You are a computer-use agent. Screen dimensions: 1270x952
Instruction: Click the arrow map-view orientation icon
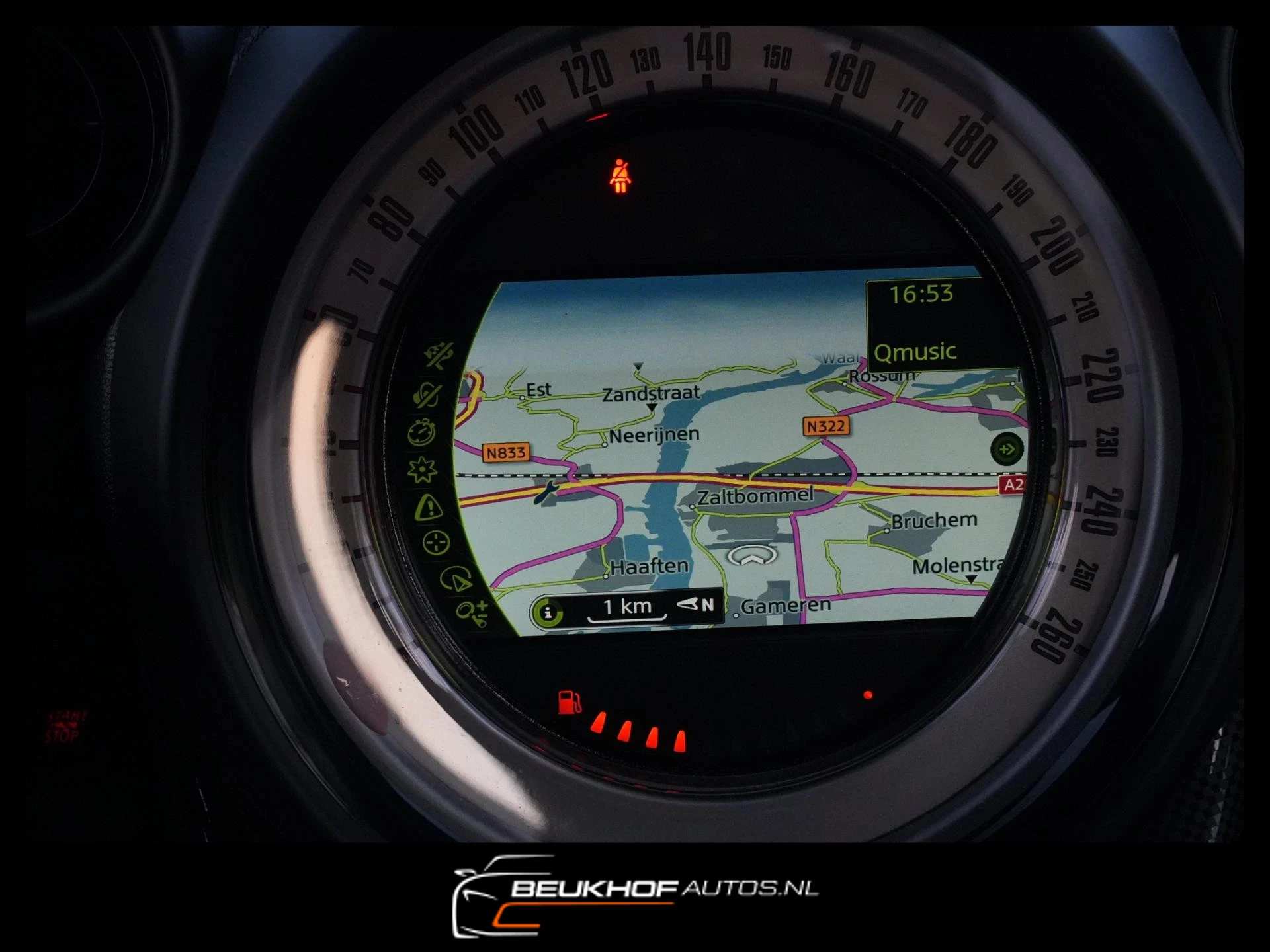point(456,579)
